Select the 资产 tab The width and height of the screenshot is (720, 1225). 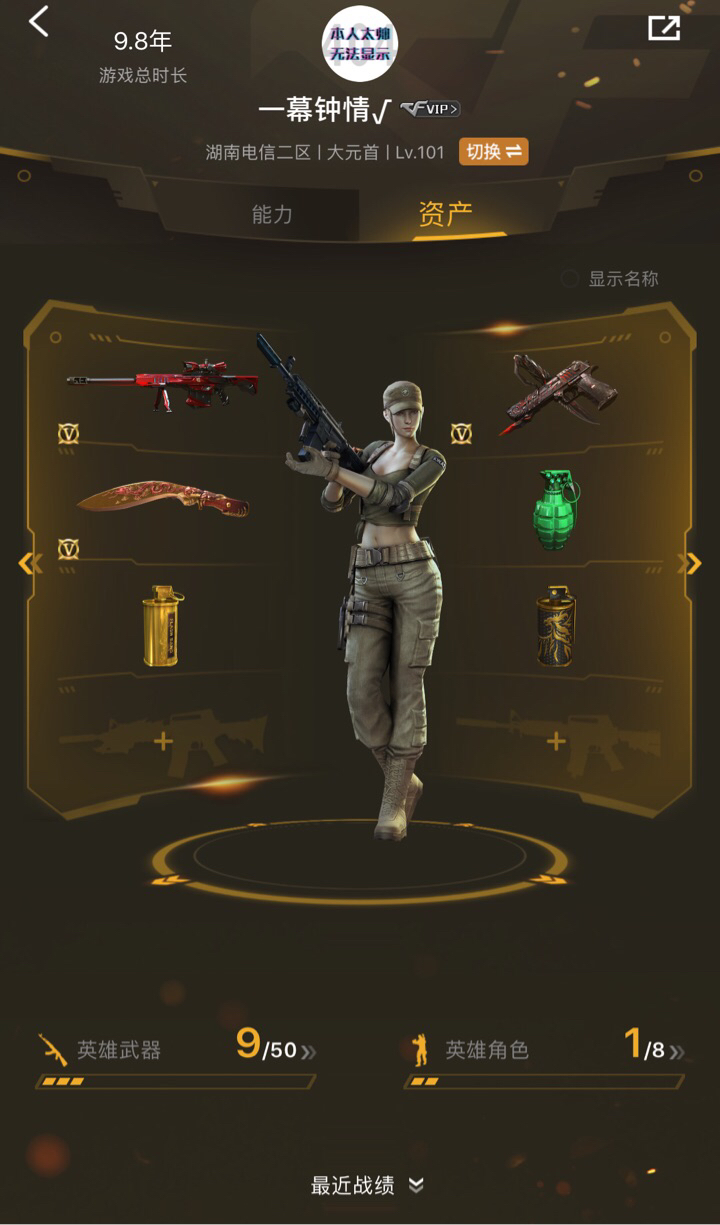445,213
